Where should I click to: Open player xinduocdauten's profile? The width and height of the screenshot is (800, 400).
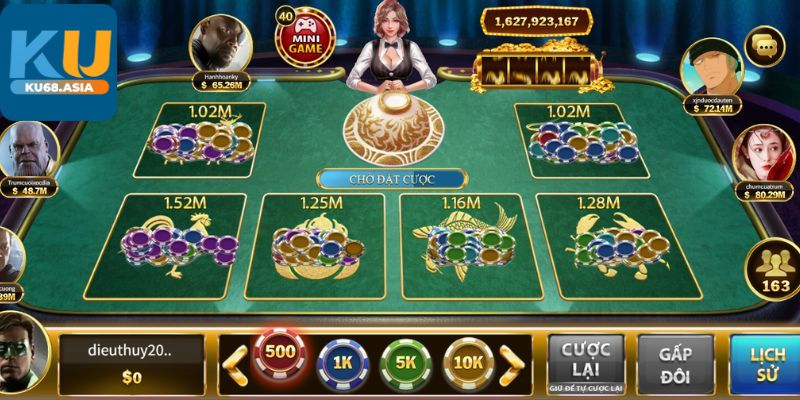(710, 66)
